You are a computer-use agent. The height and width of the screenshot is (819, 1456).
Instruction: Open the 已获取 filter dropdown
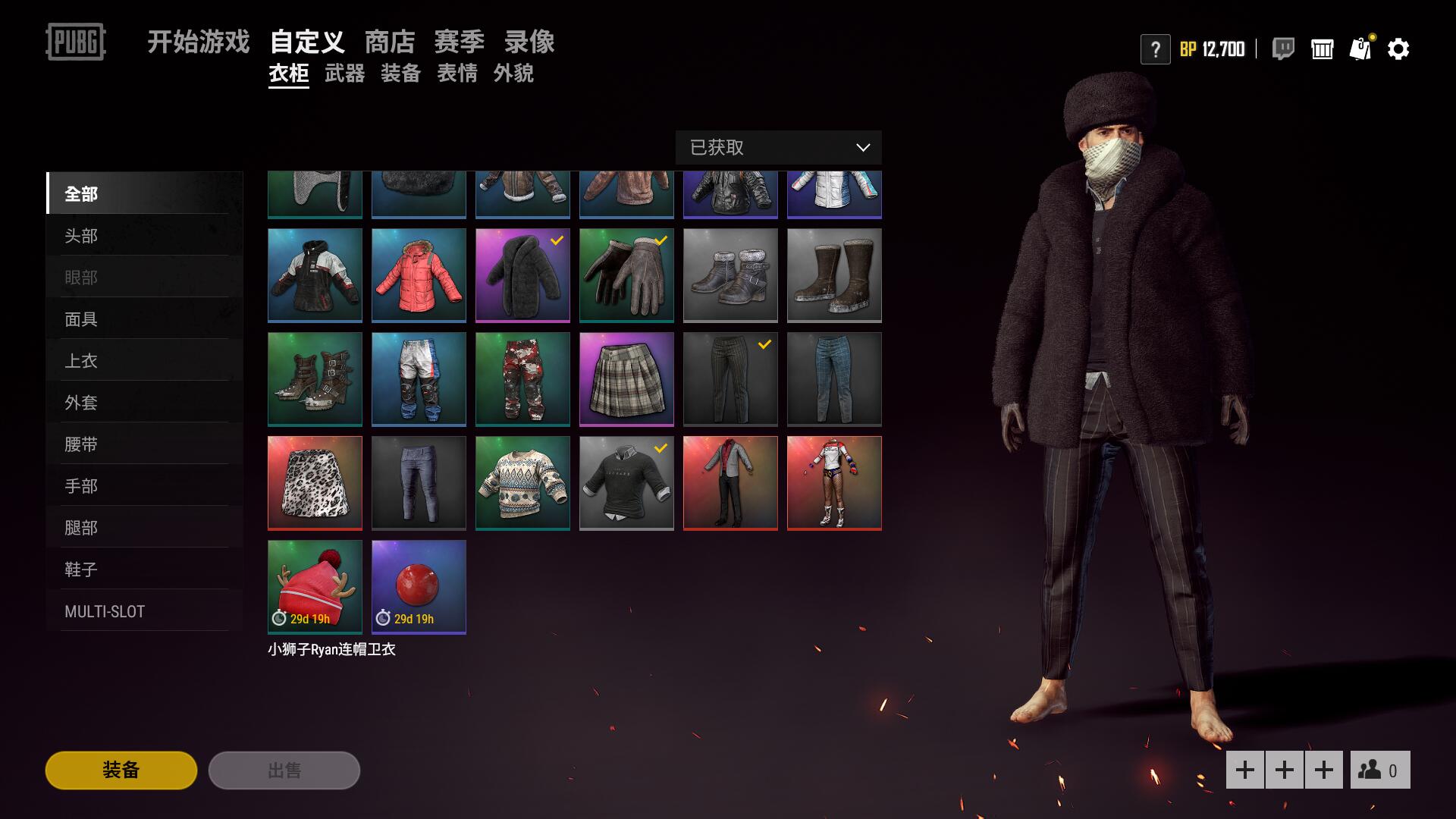point(778,148)
